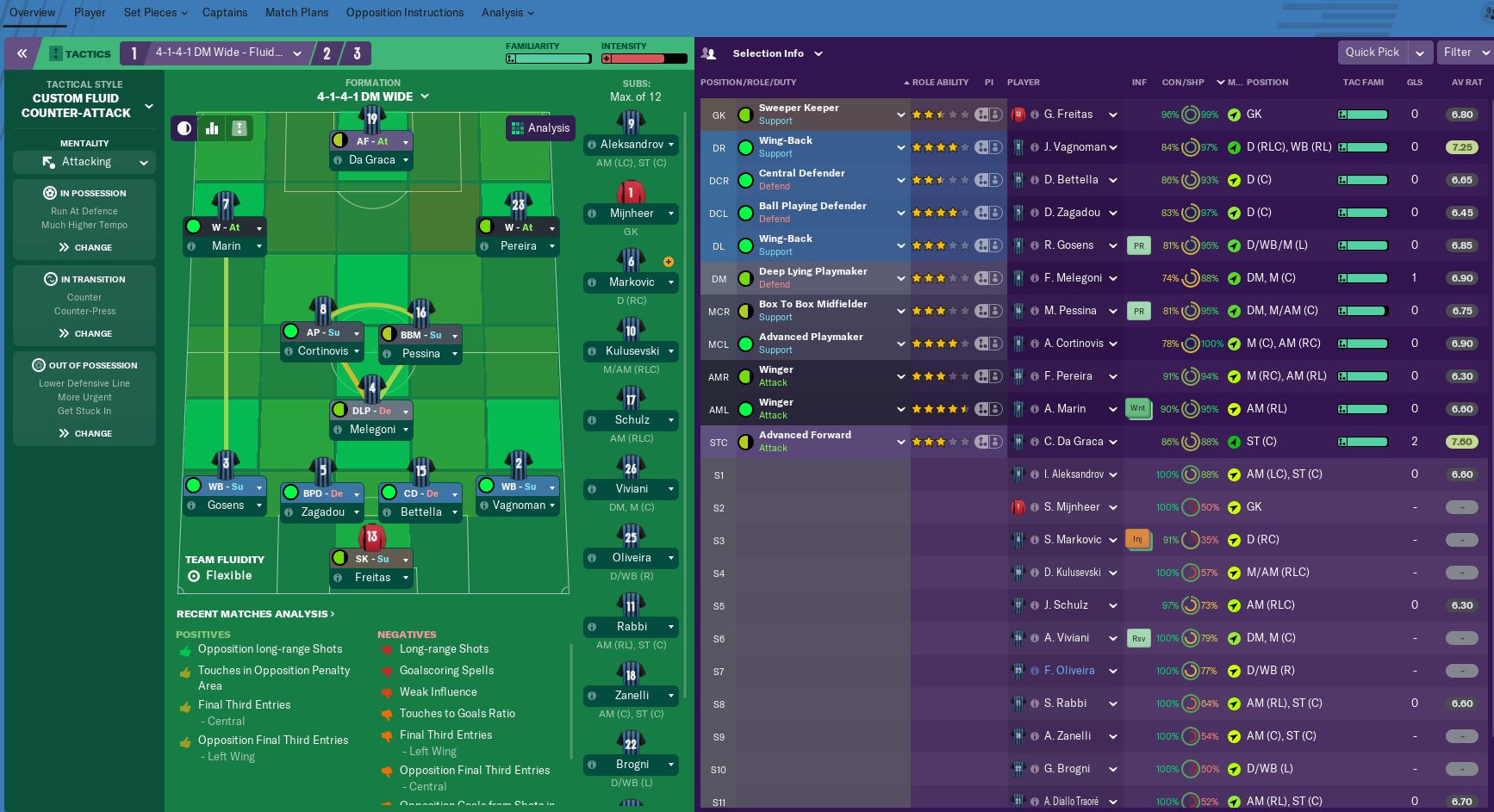Select tactic slot 2
The width and height of the screenshot is (1494, 812).
tap(327, 53)
